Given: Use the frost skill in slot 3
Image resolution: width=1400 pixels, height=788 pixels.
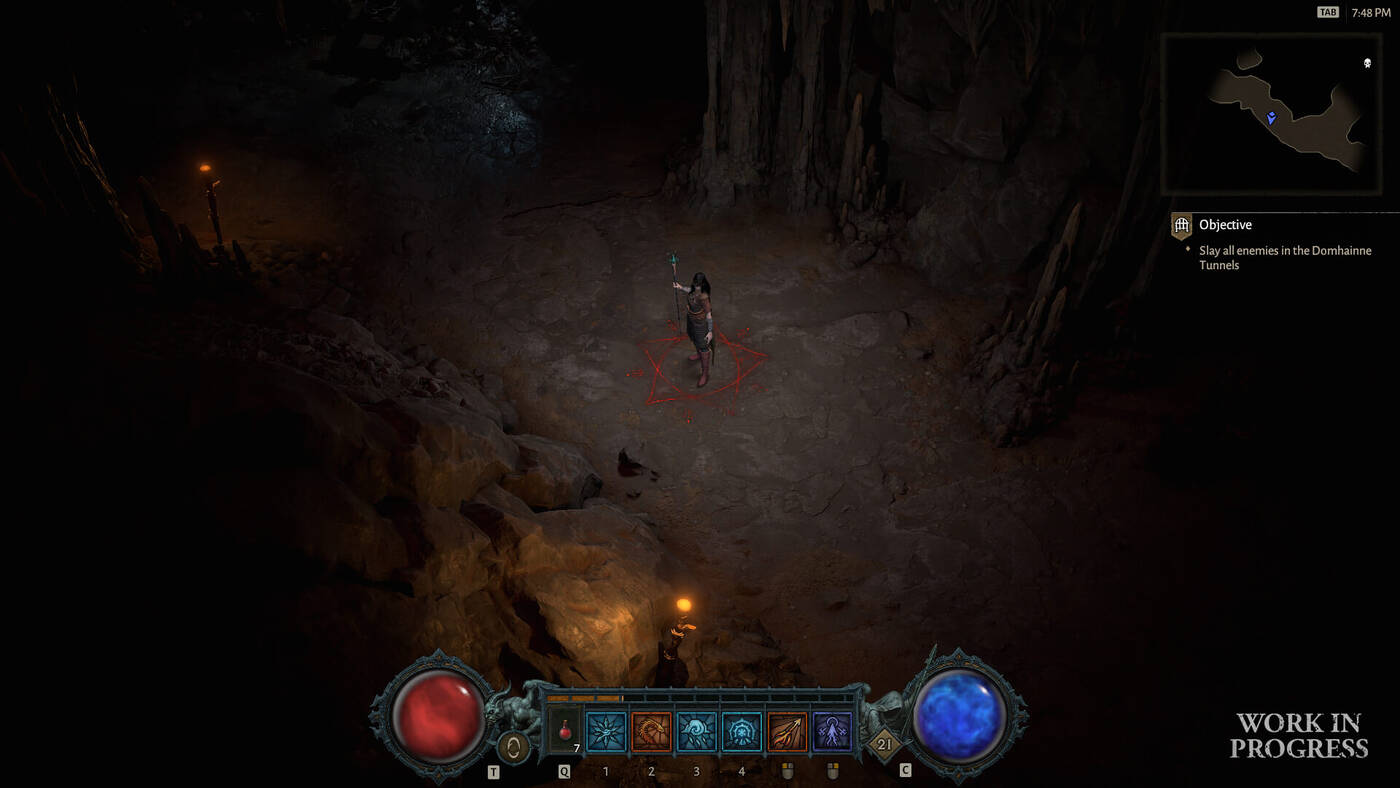Looking at the screenshot, I should coord(697,731).
